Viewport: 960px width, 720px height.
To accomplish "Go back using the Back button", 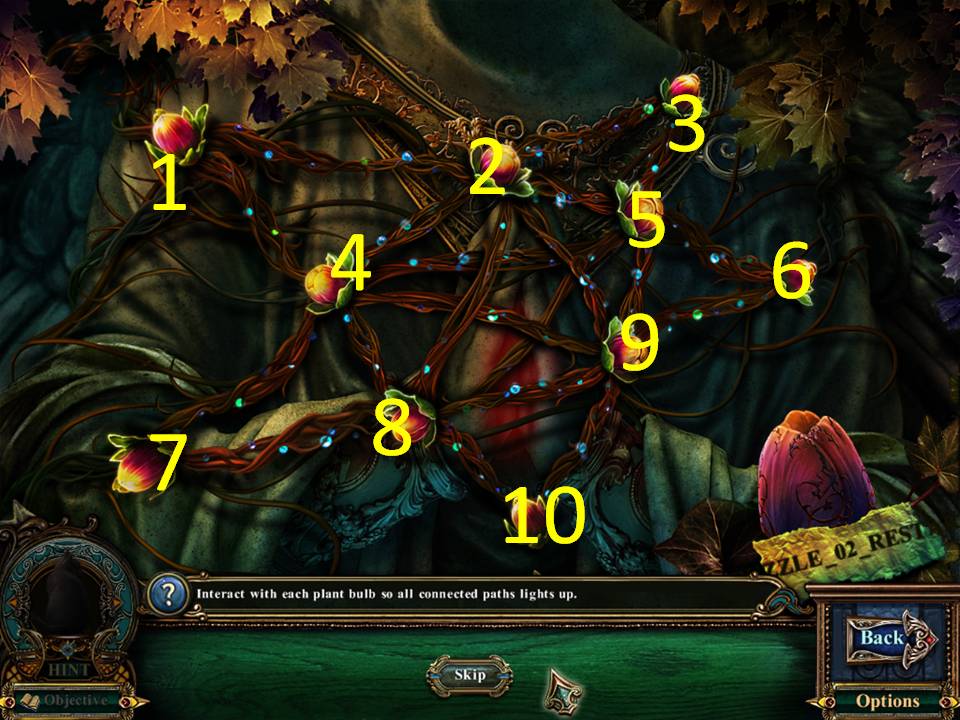I will [880, 637].
